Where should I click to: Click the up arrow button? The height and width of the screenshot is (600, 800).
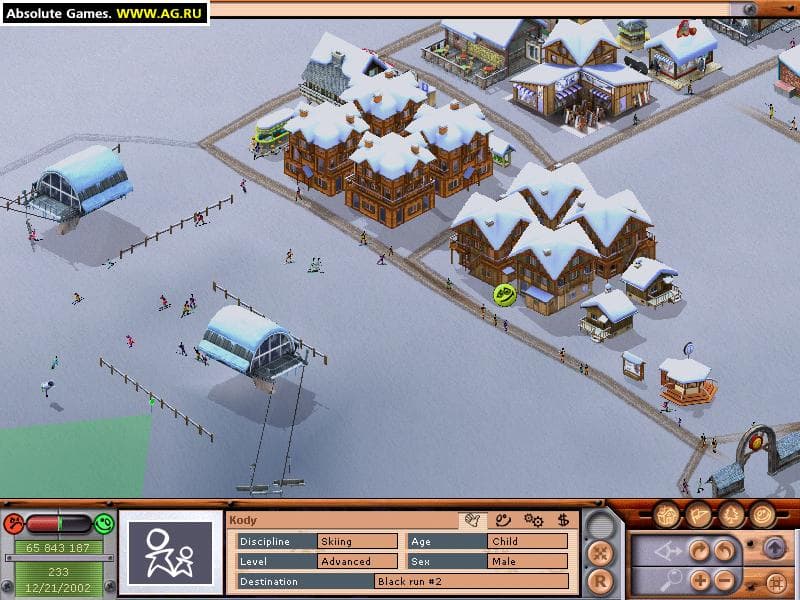pos(773,548)
